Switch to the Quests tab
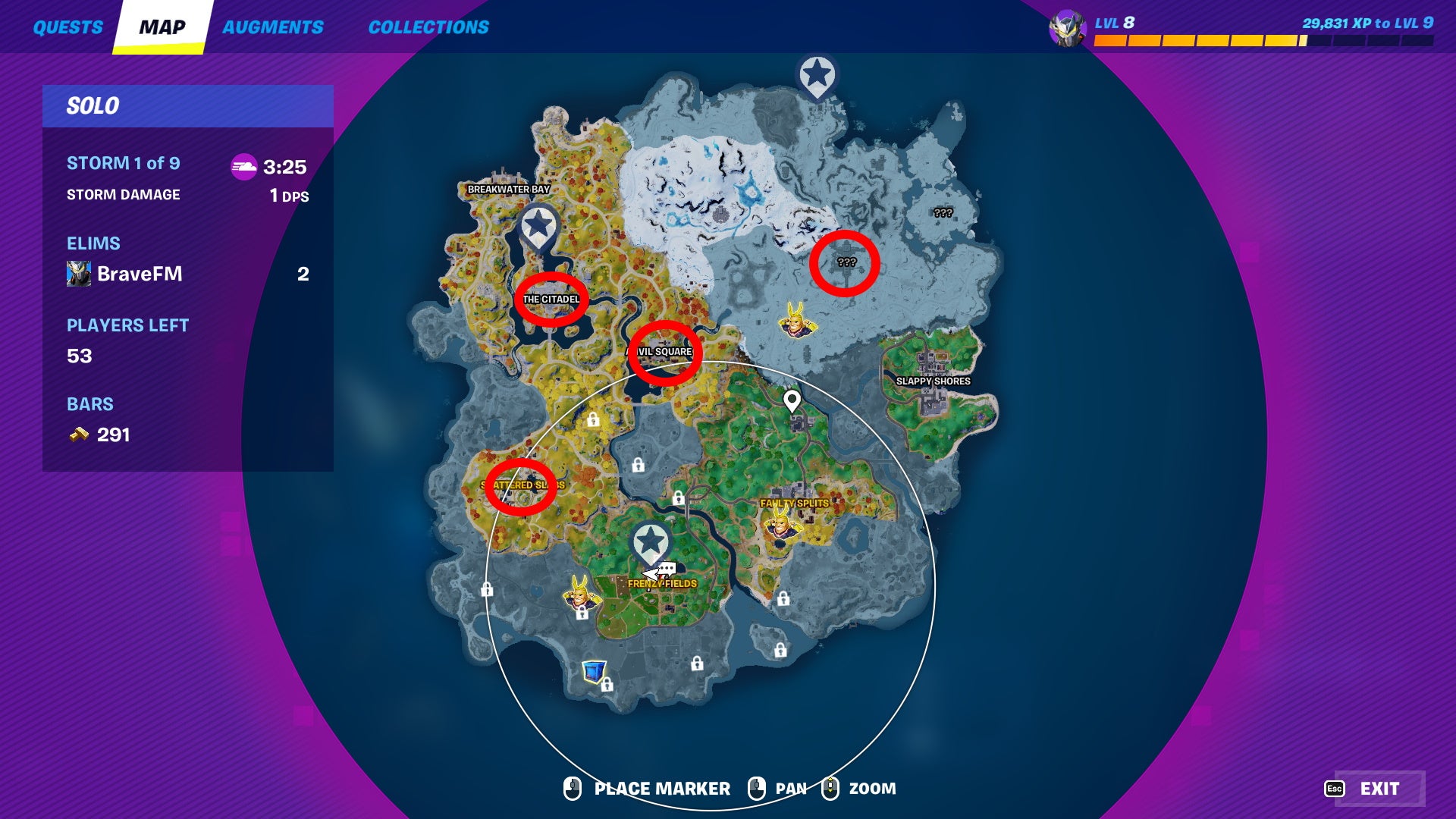1456x819 pixels. (68, 27)
